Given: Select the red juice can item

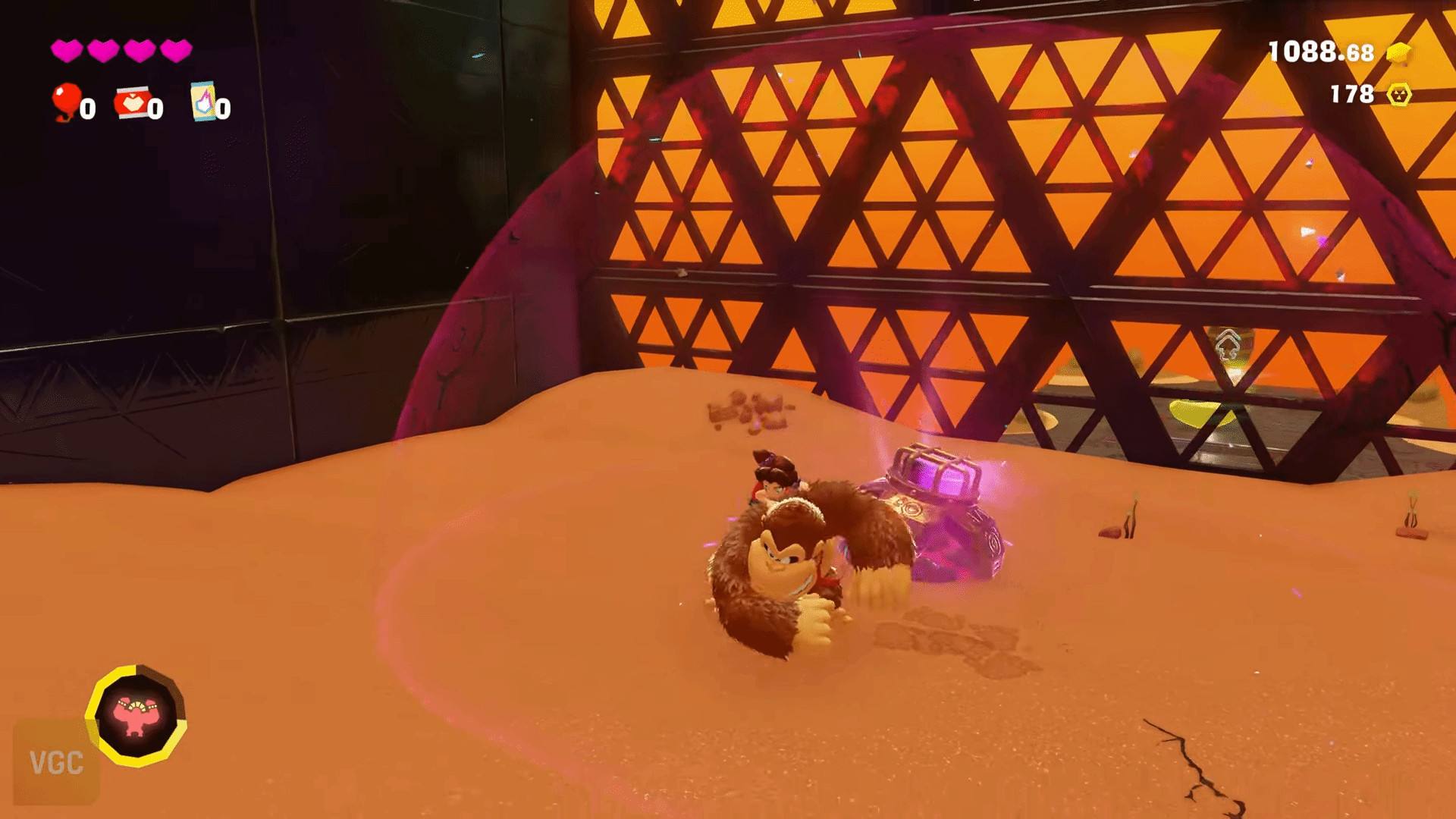Looking at the screenshot, I should [x=130, y=103].
